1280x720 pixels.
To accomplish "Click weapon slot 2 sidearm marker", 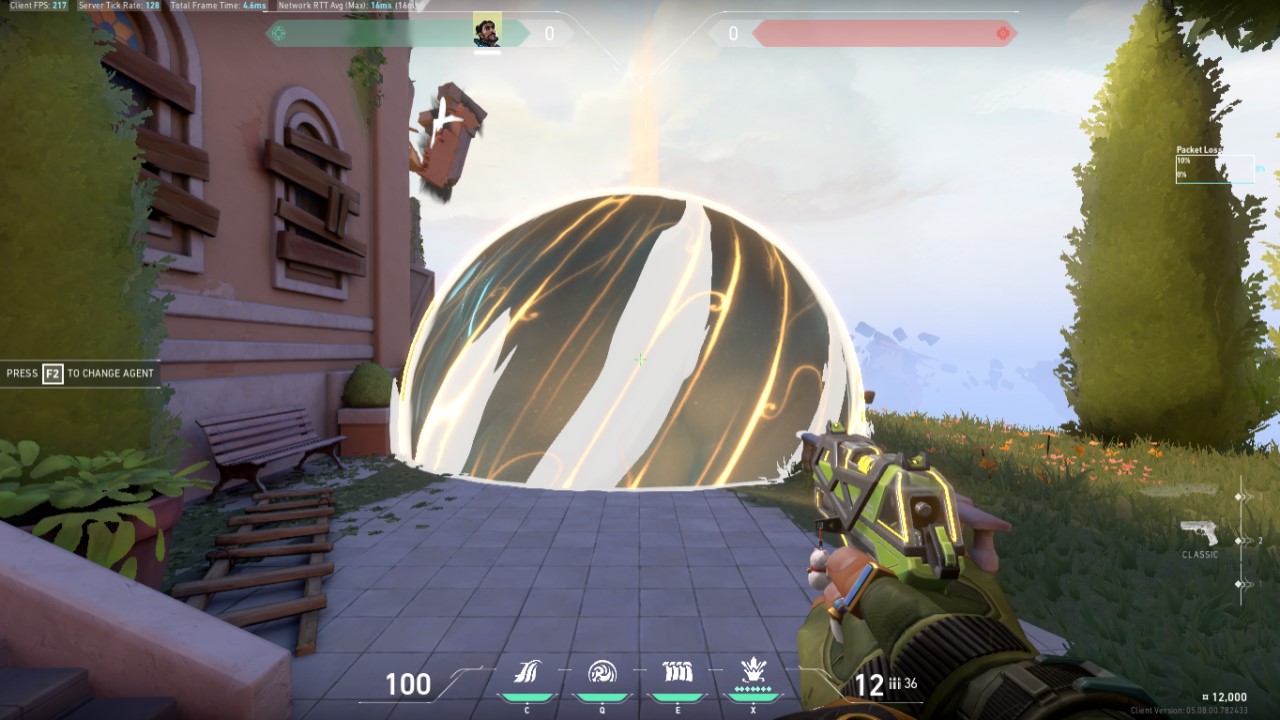I will tap(1238, 541).
